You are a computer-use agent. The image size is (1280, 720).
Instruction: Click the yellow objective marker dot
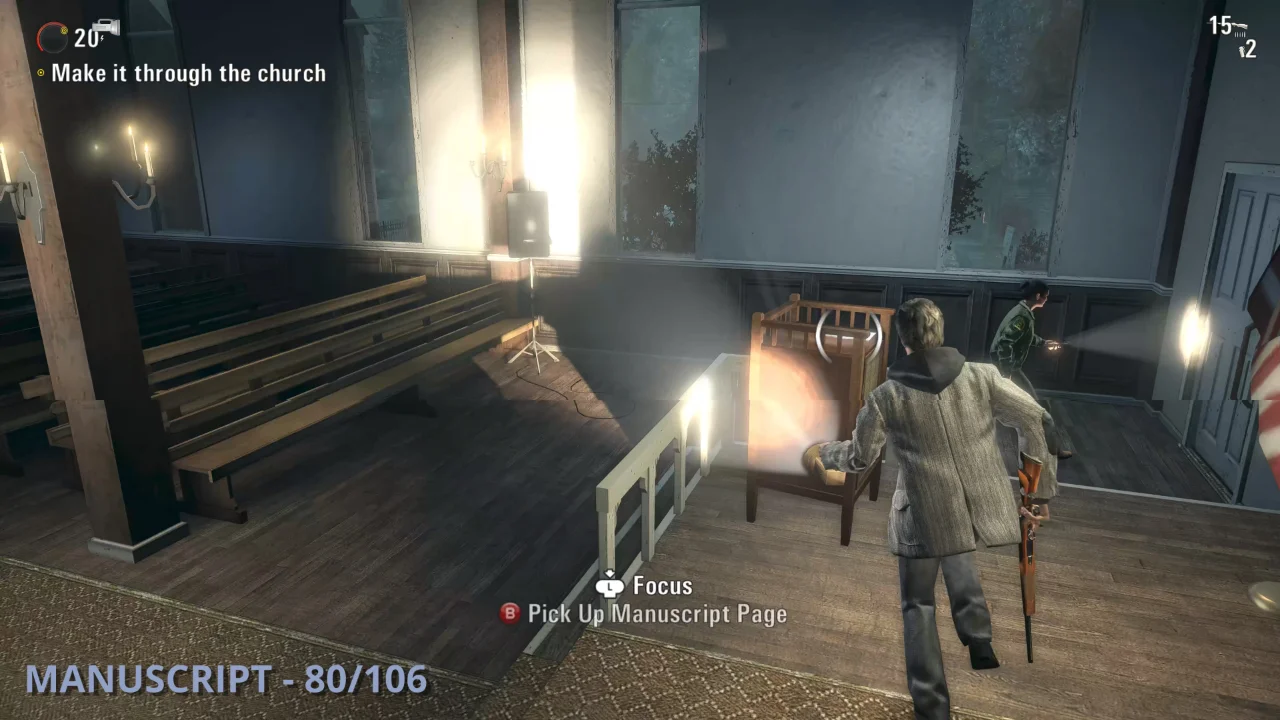(40, 73)
